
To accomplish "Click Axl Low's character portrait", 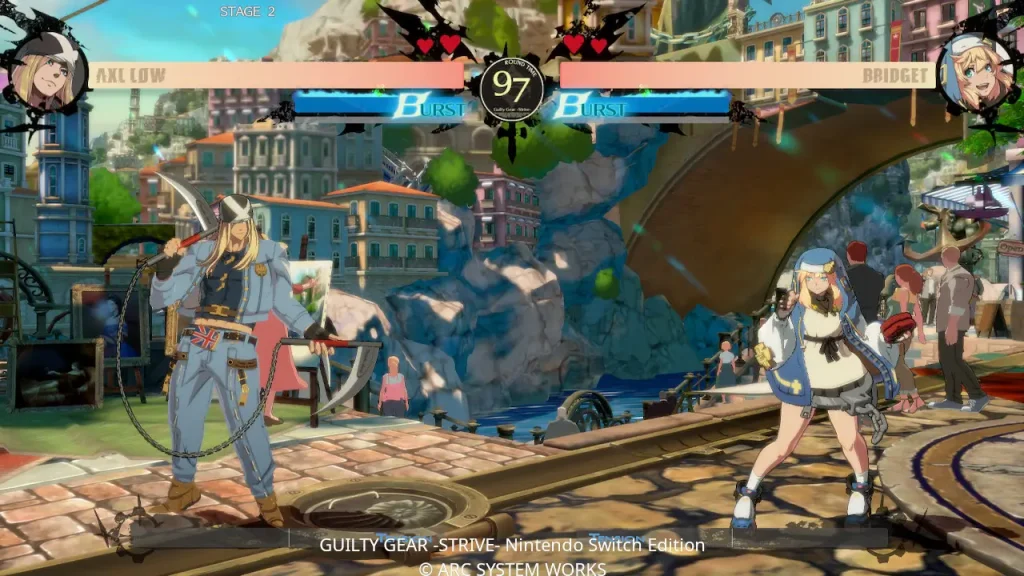I will 47,72.
